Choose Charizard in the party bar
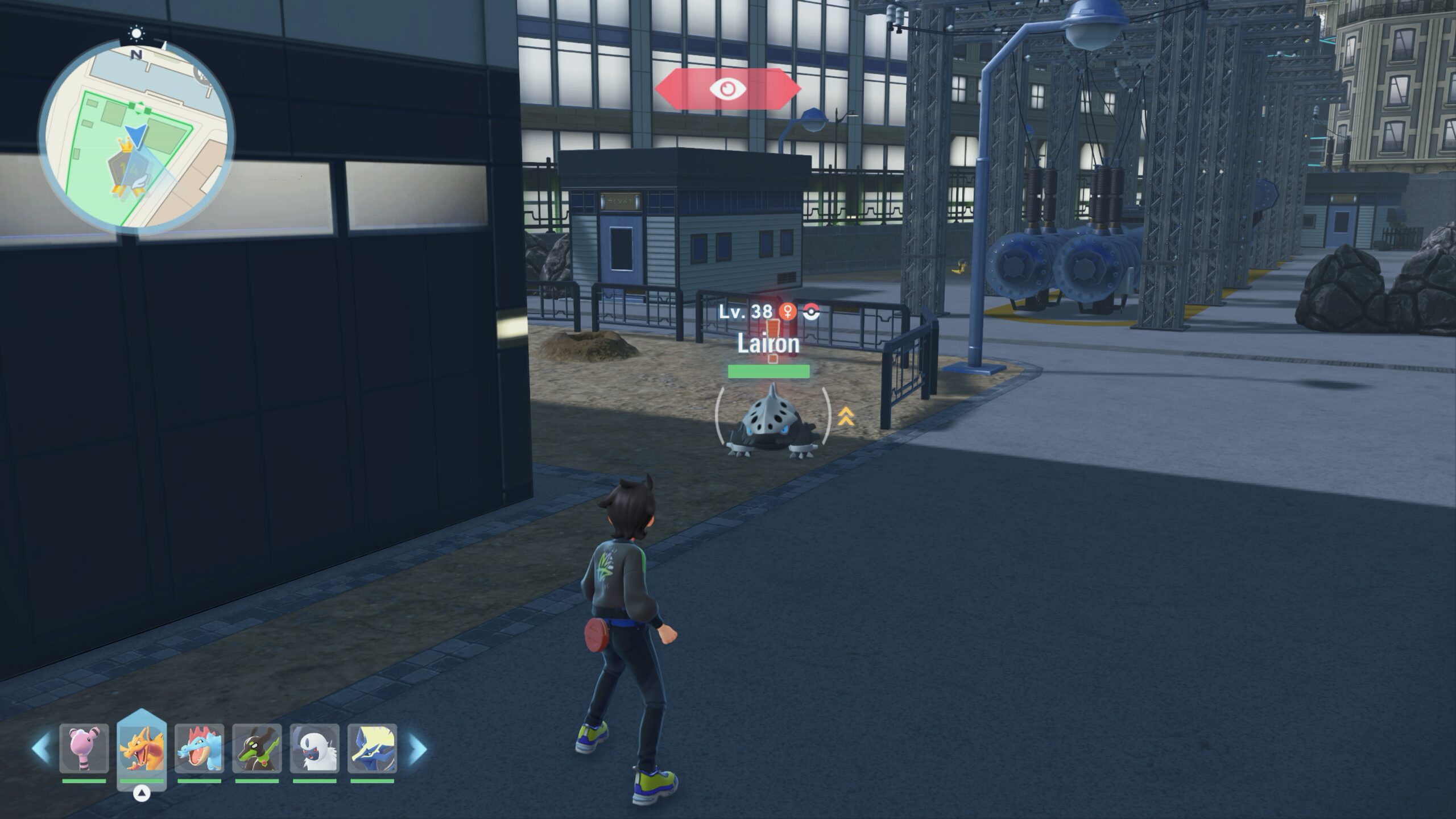 coord(142,748)
